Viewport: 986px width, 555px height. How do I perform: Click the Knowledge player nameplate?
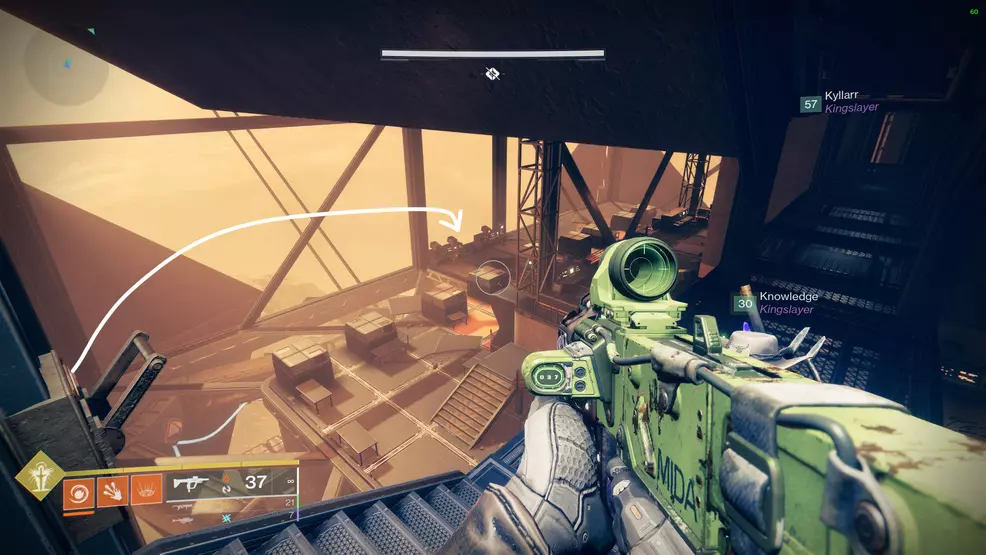788,297
